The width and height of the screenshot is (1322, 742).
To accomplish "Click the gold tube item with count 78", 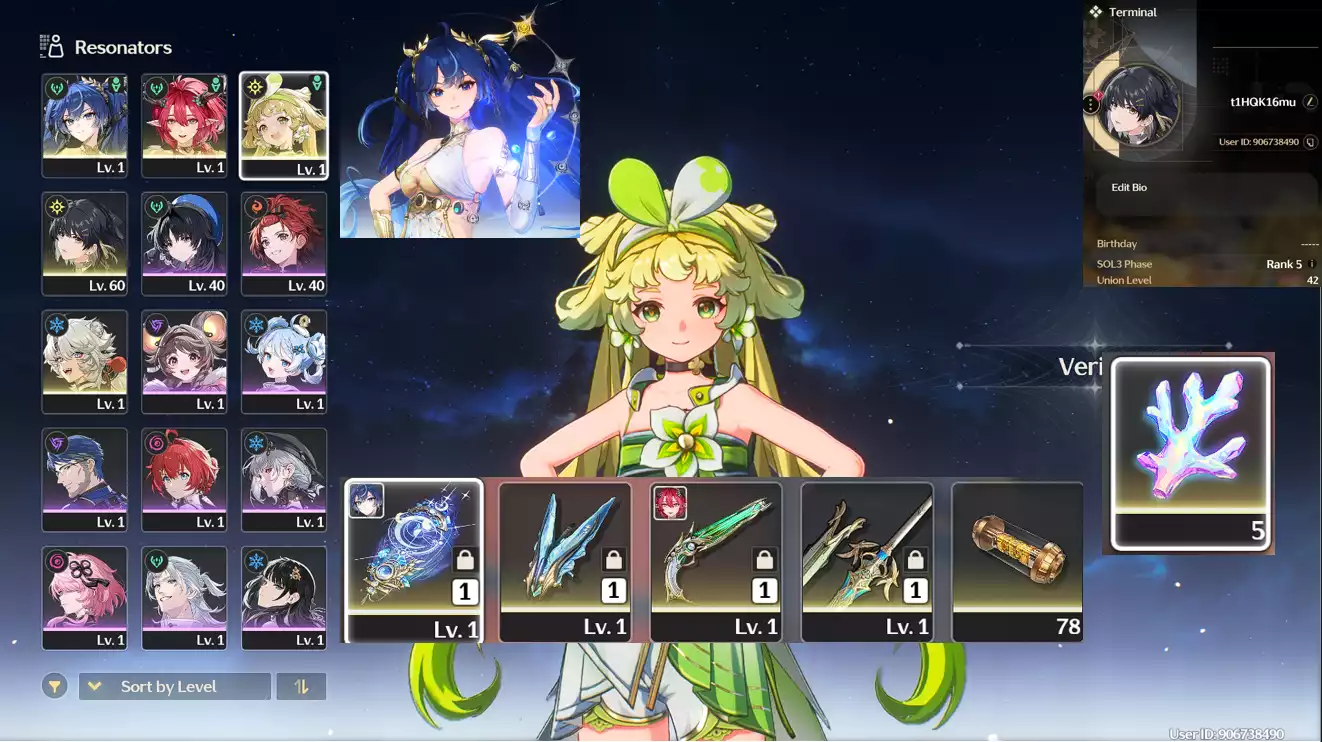I will 1017,560.
